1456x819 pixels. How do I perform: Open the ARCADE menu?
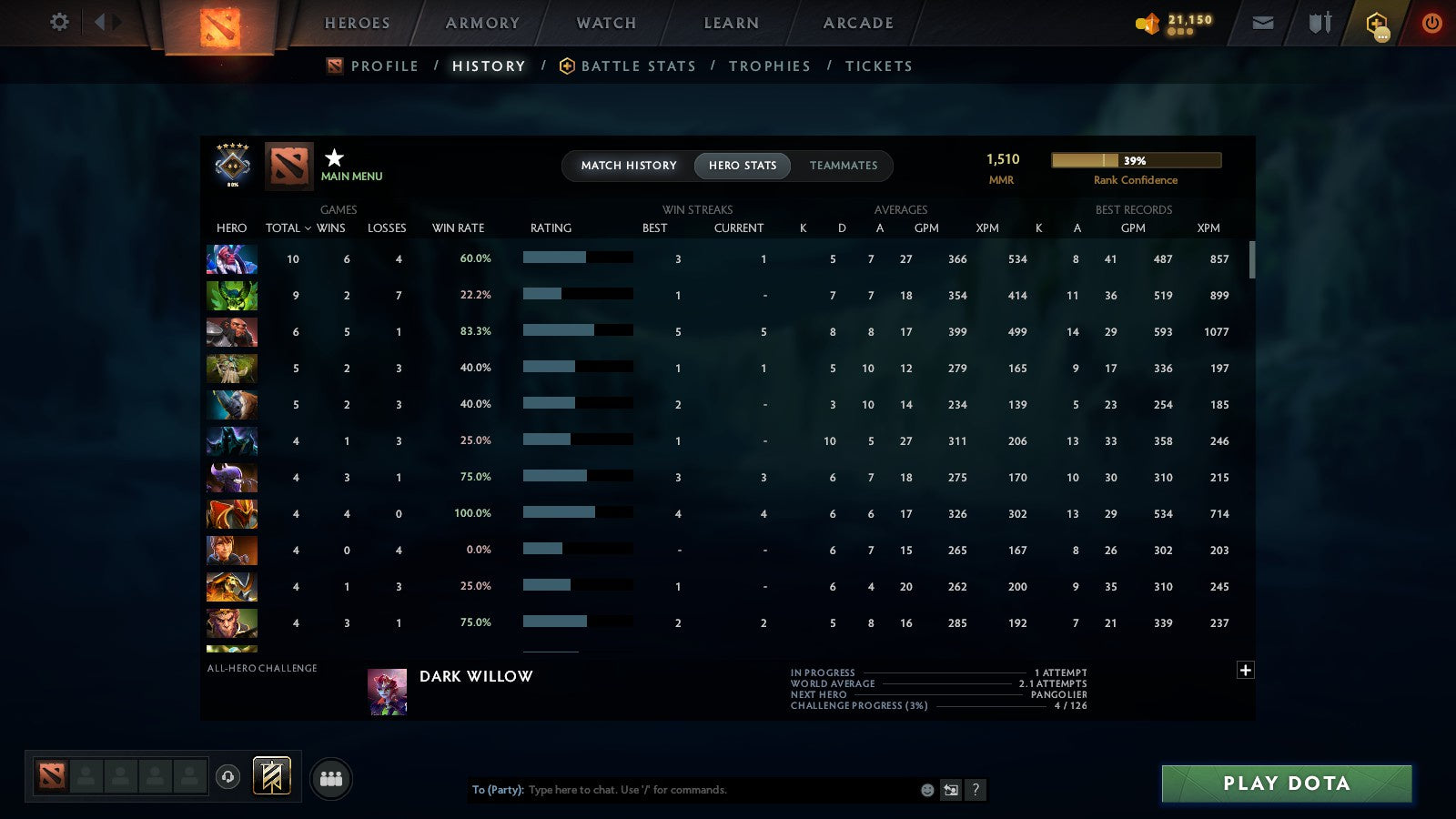click(x=856, y=23)
